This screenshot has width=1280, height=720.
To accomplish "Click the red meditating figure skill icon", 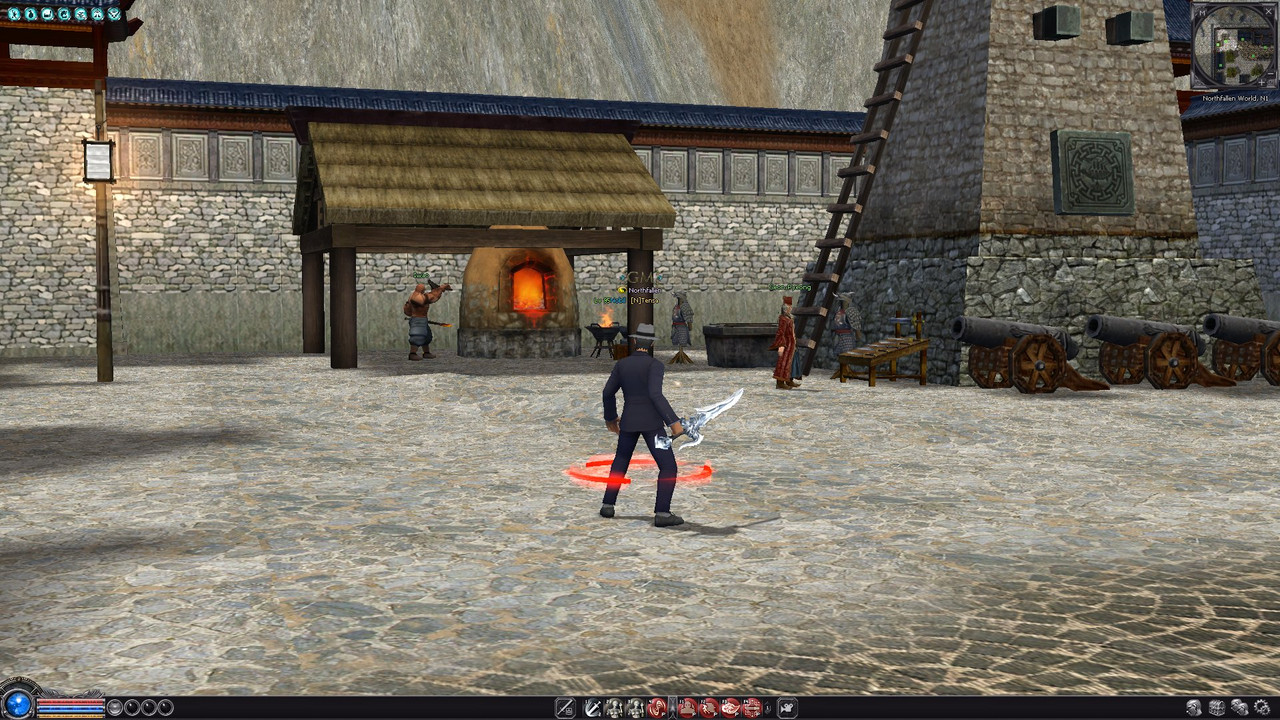I will [686, 708].
